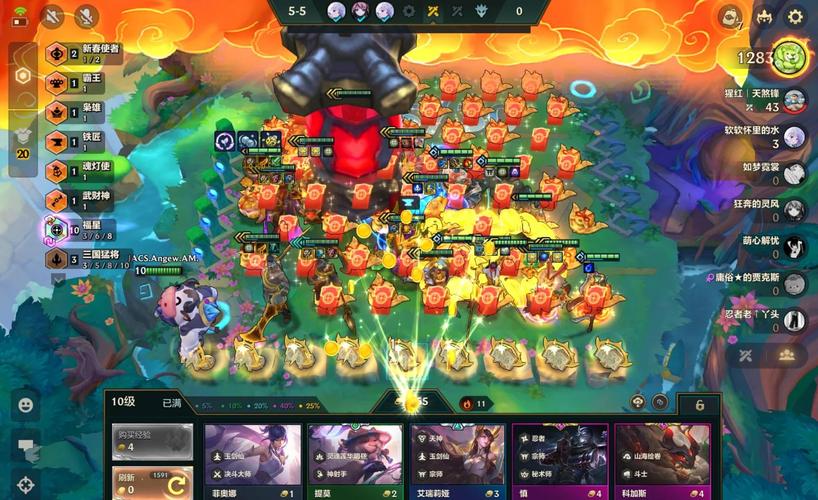Spectate player 如梦霓裳 in the scoreboard

tap(794, 173)
